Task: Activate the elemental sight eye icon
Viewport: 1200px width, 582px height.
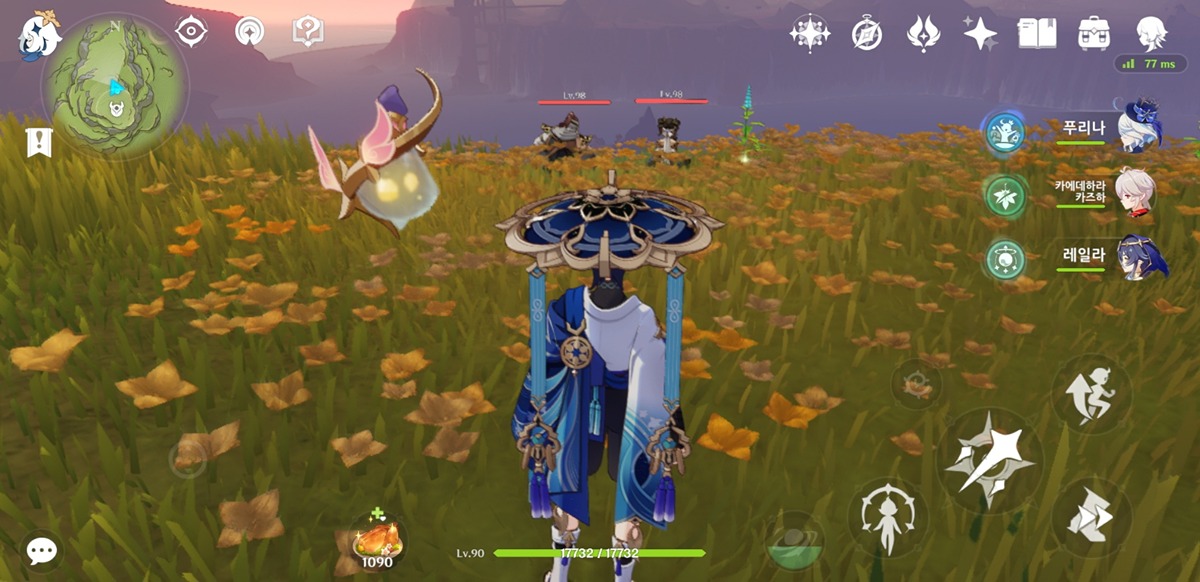Action: 190,31
